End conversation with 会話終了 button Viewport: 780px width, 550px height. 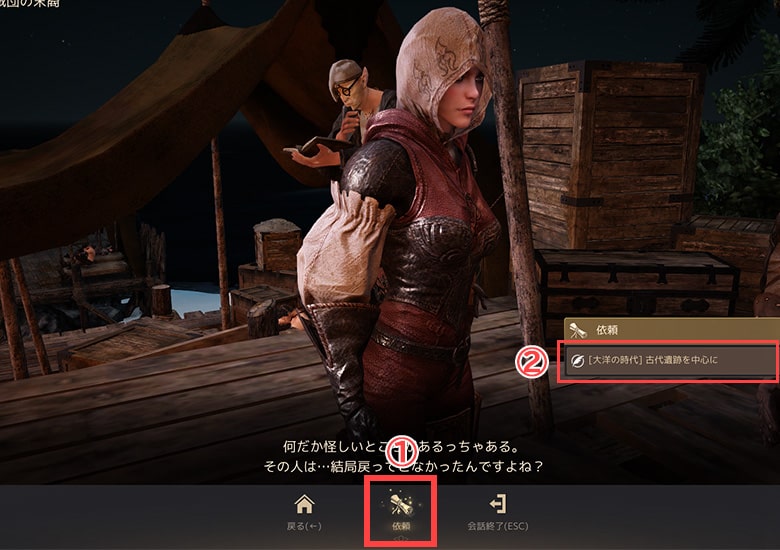pyautogui.click(x=495, y=512)
